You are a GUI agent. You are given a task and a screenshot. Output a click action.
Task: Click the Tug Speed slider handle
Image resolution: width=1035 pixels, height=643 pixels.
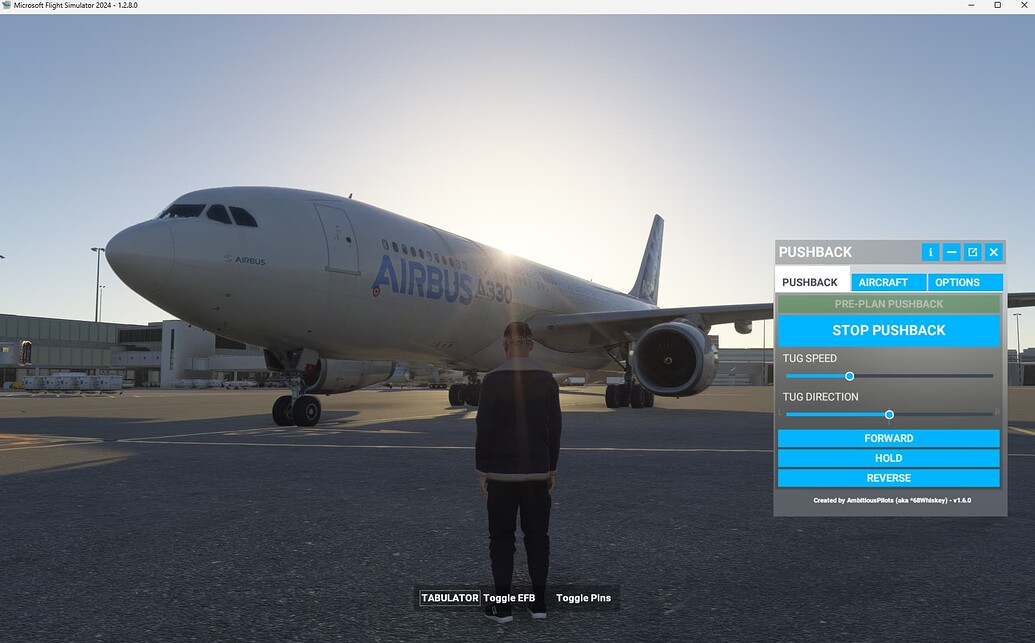tap(850, 376)
